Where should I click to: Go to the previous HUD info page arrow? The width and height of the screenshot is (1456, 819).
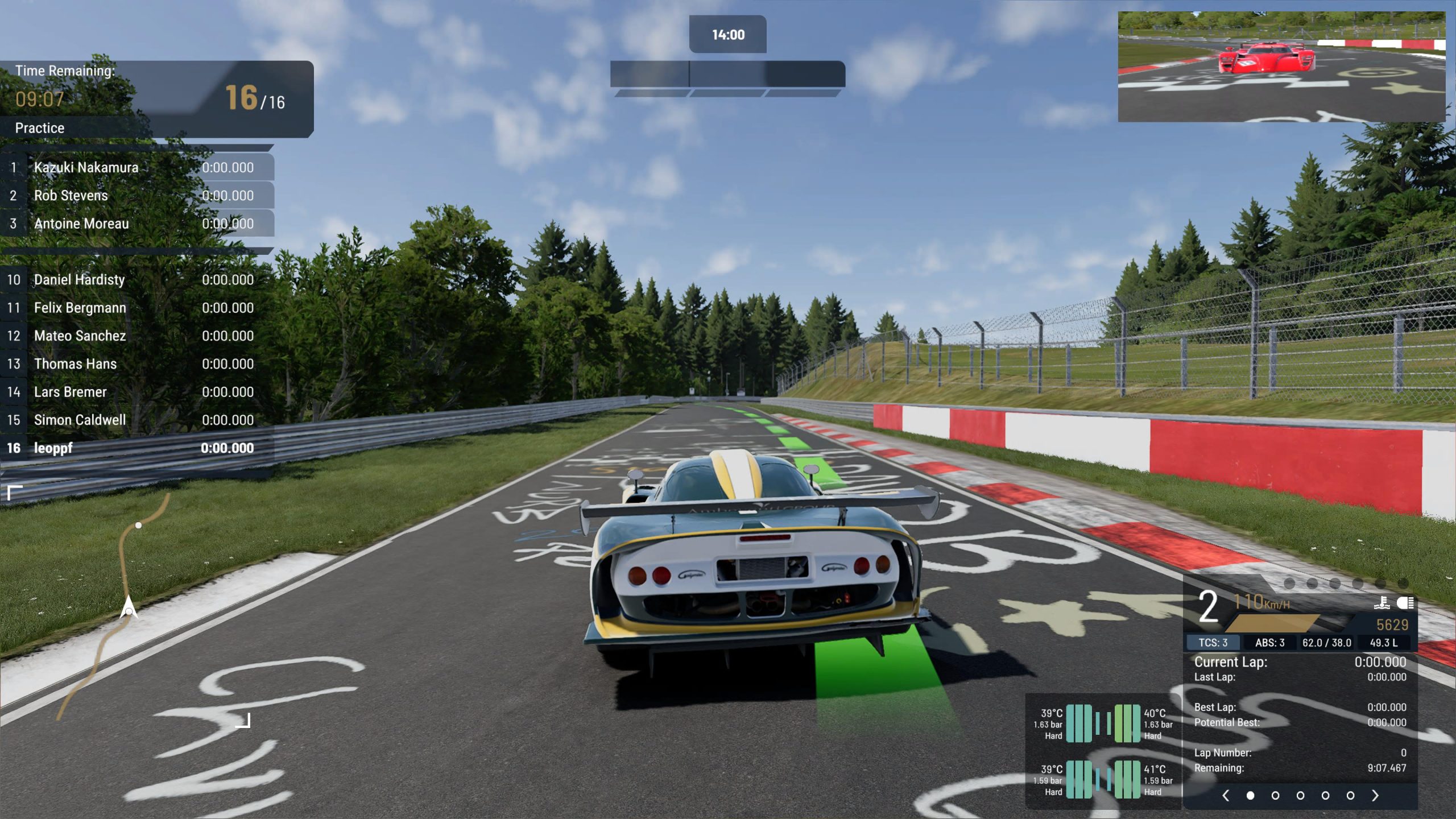tap(1226, 795)
